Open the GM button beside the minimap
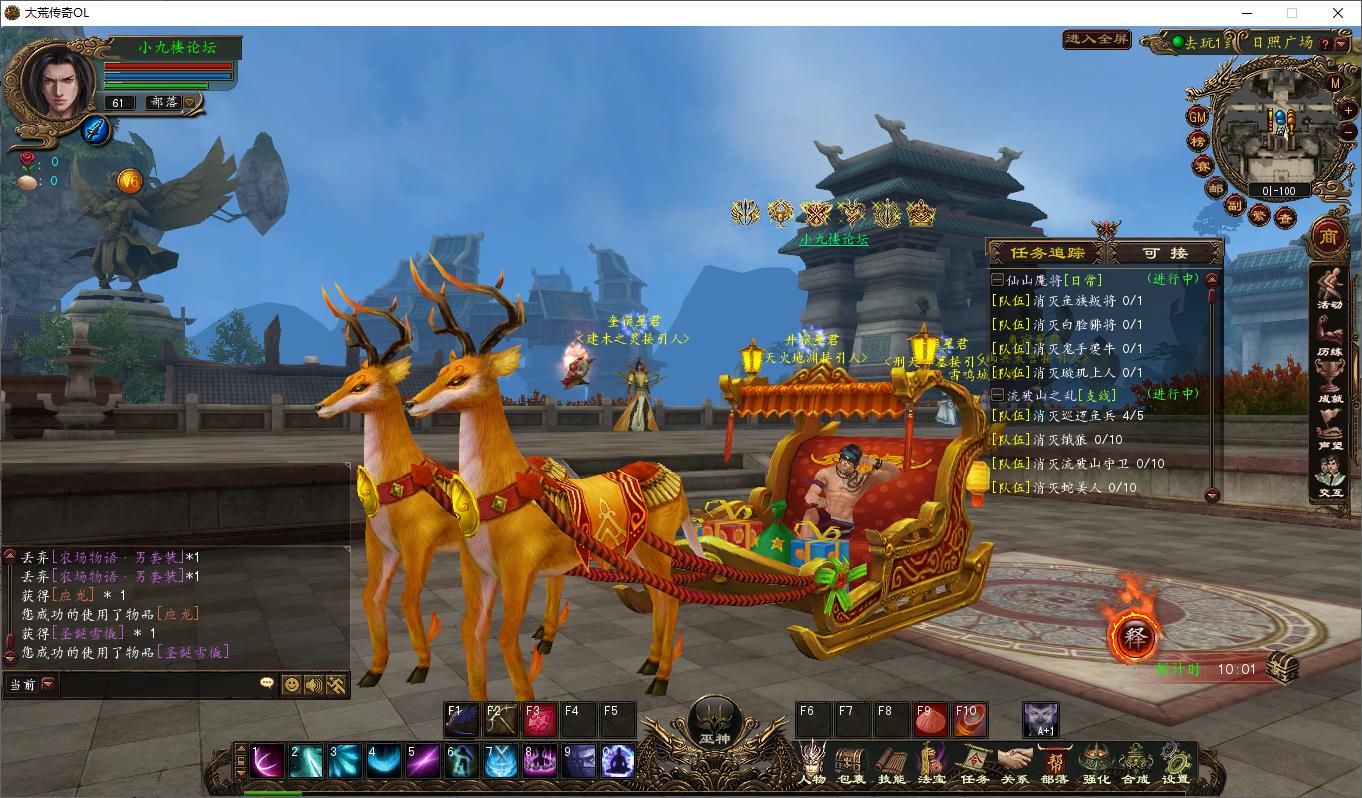The width and height of the screenshot is (1362, 798). tap(1197, 116)
